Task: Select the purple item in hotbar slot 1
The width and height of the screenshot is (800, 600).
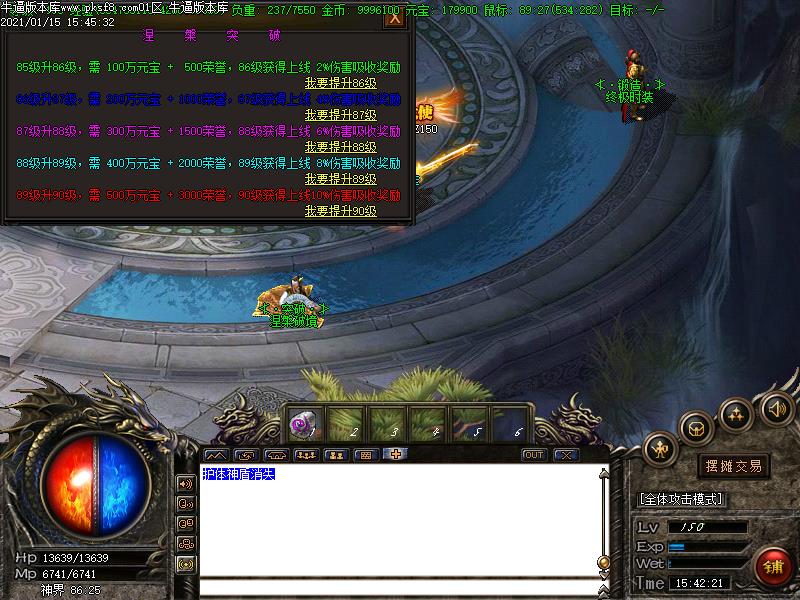Action: [x=303, y=424]
